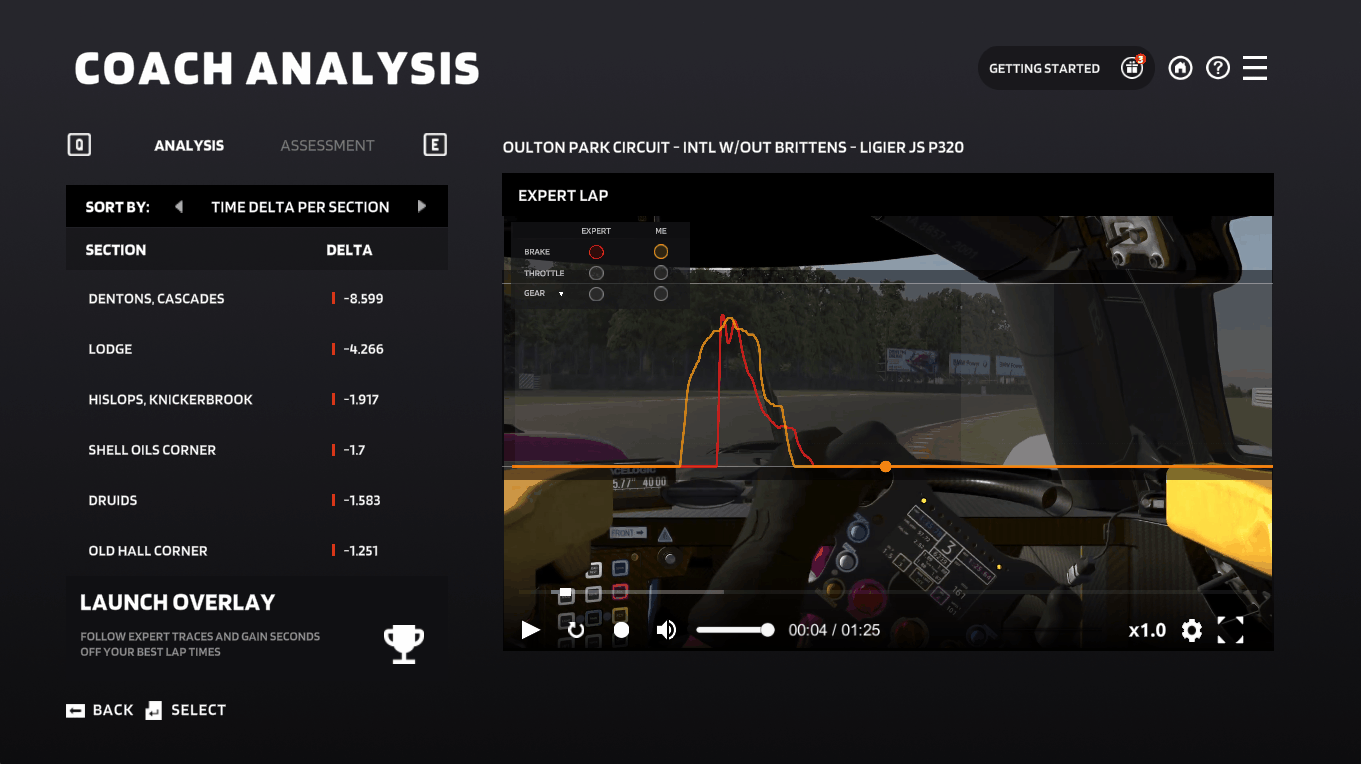
Task: Enable the Me throttle trace
Action: coord(660,272)
